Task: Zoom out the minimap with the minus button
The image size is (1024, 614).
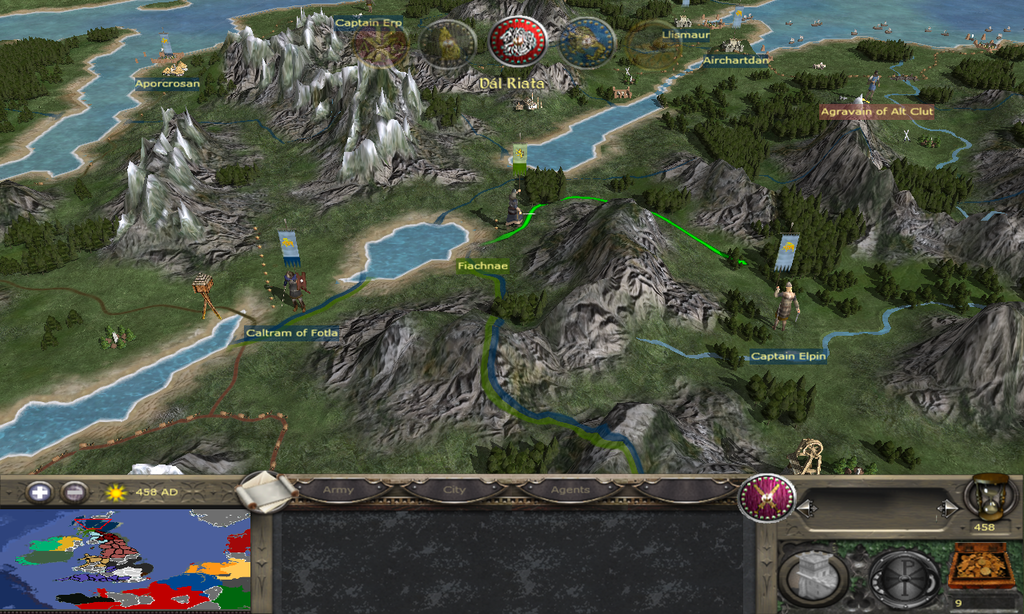Action: pos(74,493)
